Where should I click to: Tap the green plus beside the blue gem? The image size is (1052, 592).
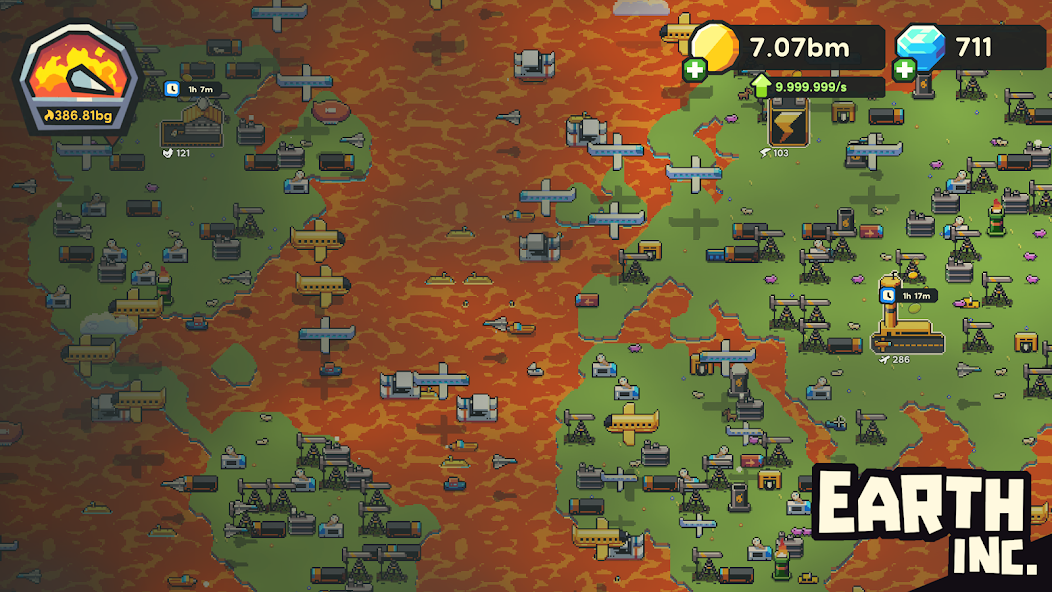point(904,70)
